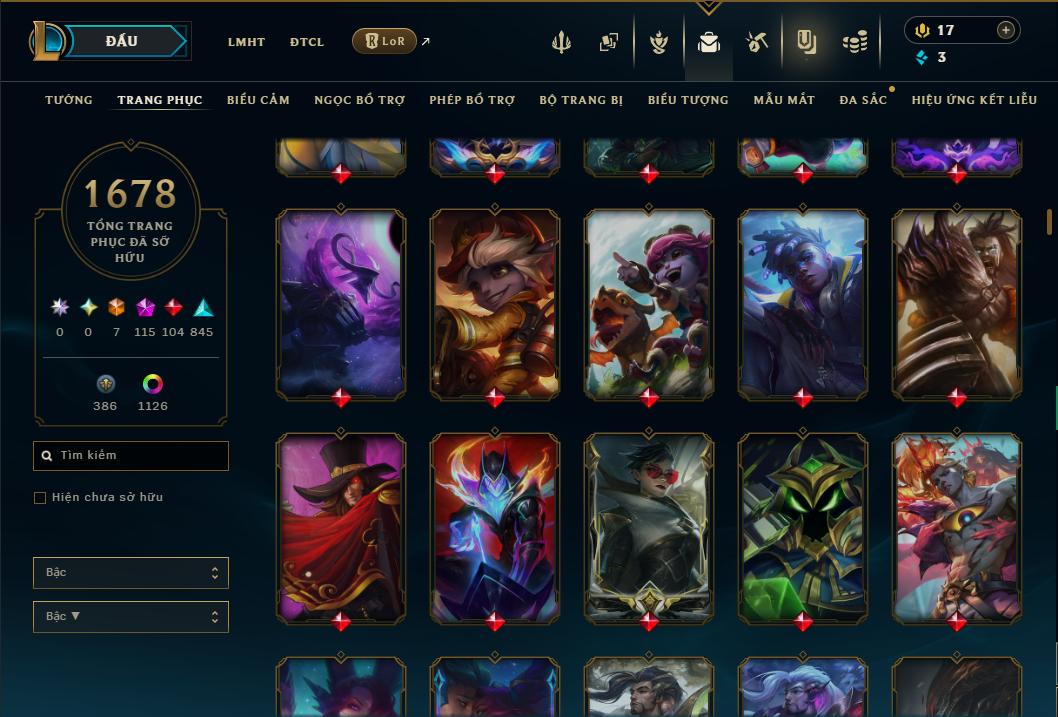Choose the green-eyed hooded skin card
Screen dimensions: 1058x717
(803, 527)
